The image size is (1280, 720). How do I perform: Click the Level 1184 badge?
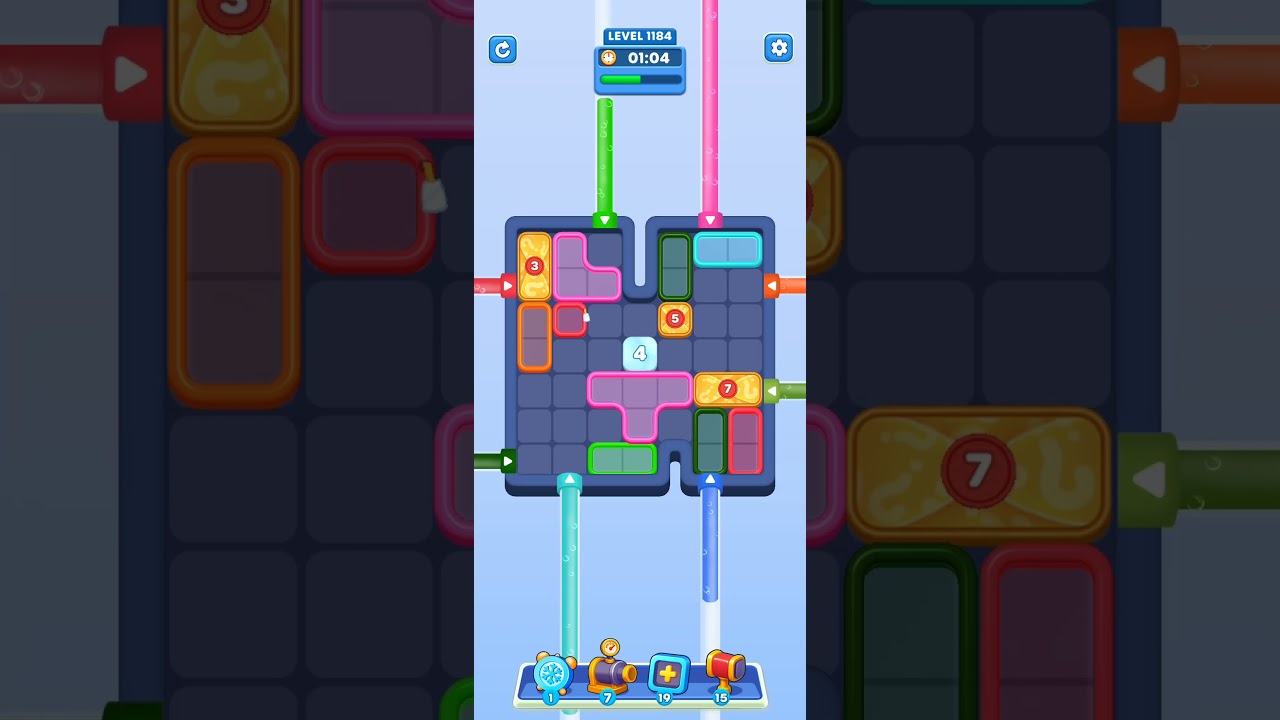(640, 35)
